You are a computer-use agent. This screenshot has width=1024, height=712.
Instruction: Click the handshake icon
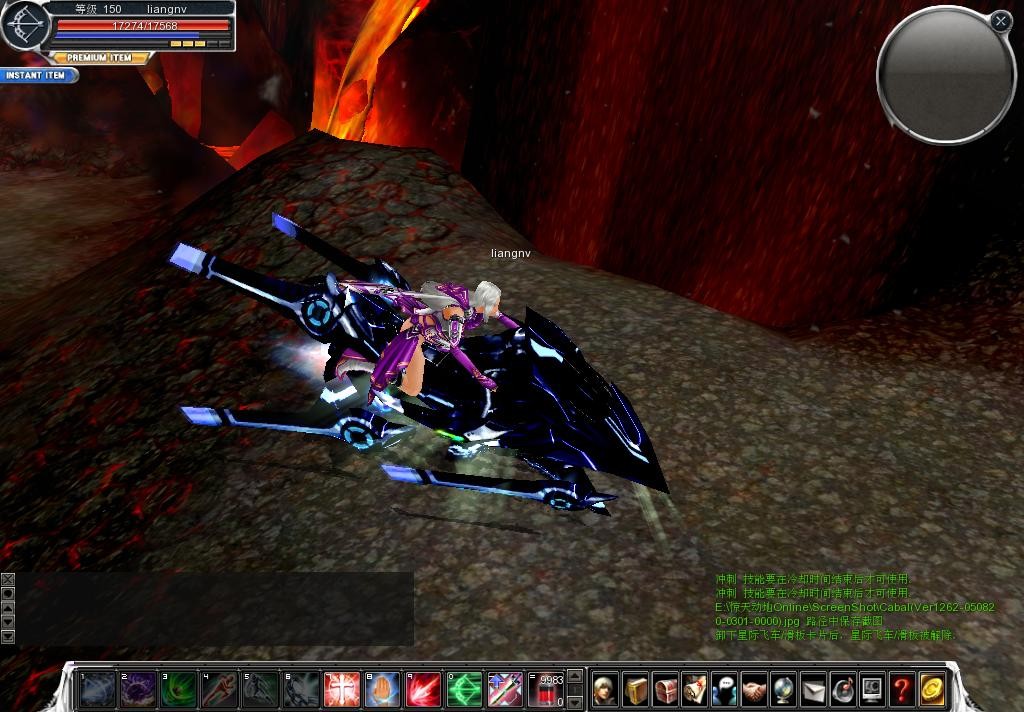(754, 689)
